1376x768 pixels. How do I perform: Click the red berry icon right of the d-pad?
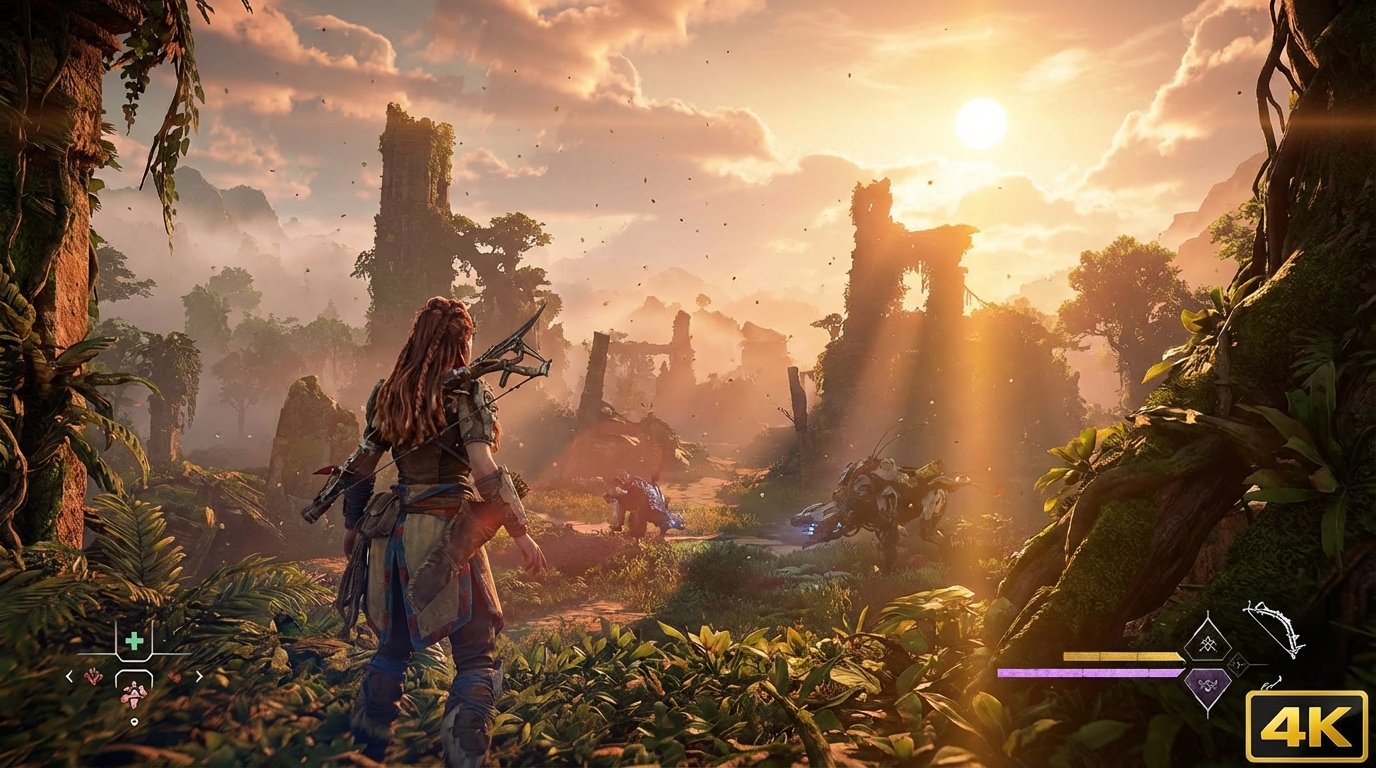[x=175, y=678]
